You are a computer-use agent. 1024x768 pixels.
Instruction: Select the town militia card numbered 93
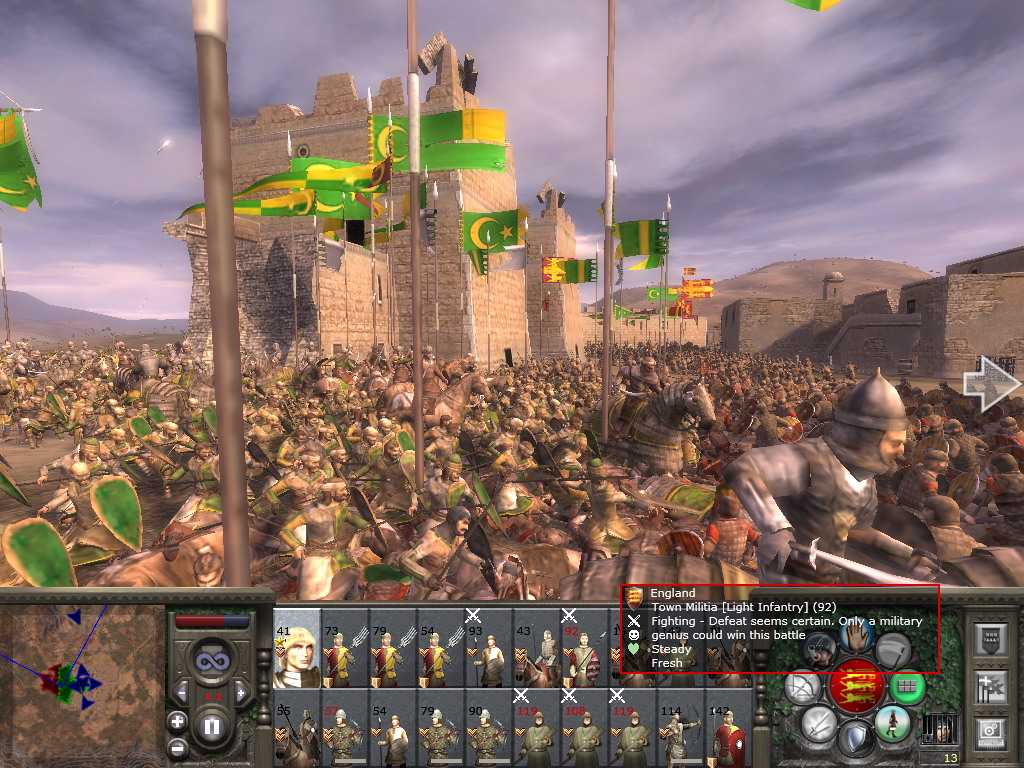pyautogui.click(x=489, y=648)
